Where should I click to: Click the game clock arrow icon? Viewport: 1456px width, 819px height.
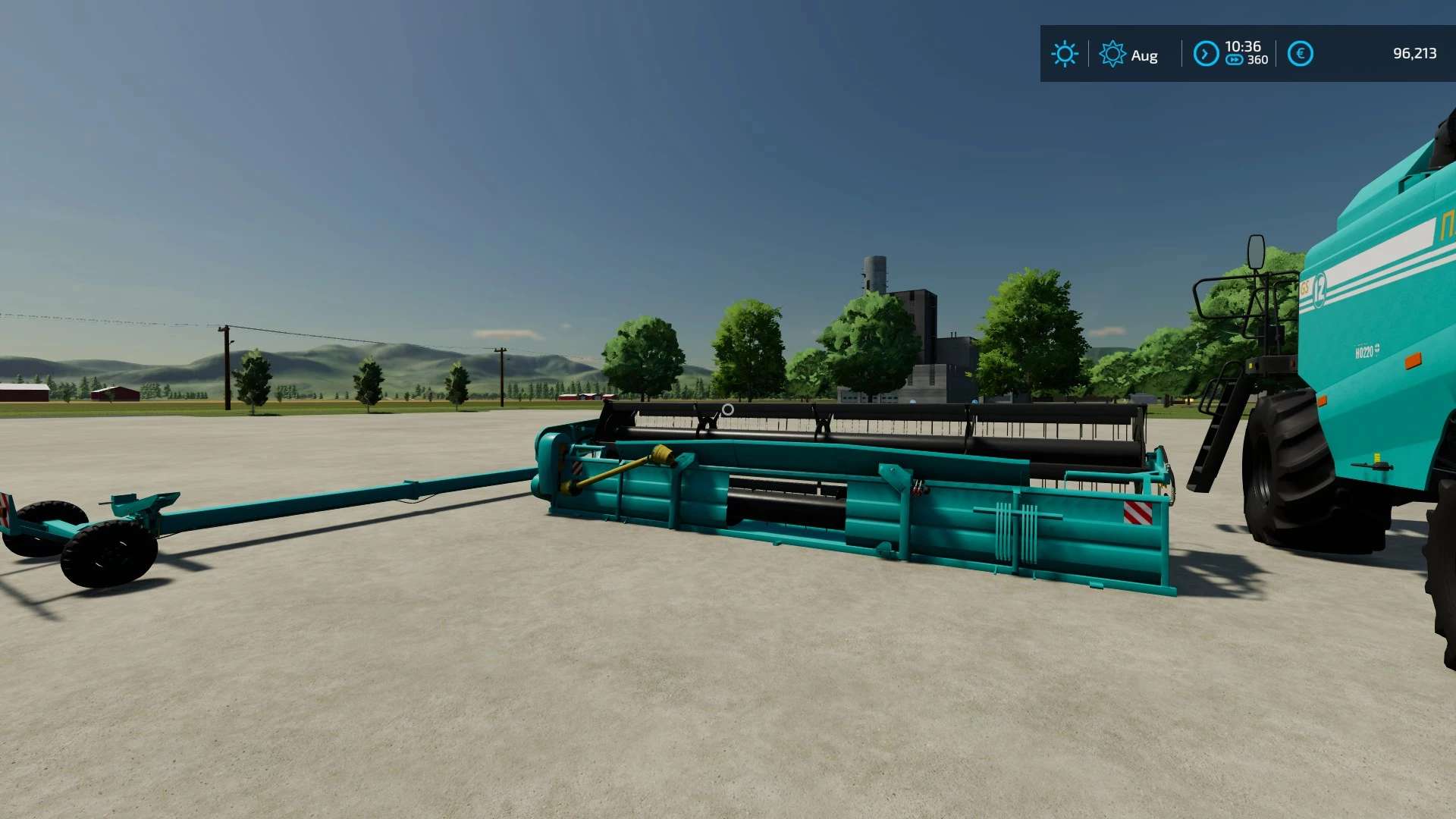click(1205, 54)
